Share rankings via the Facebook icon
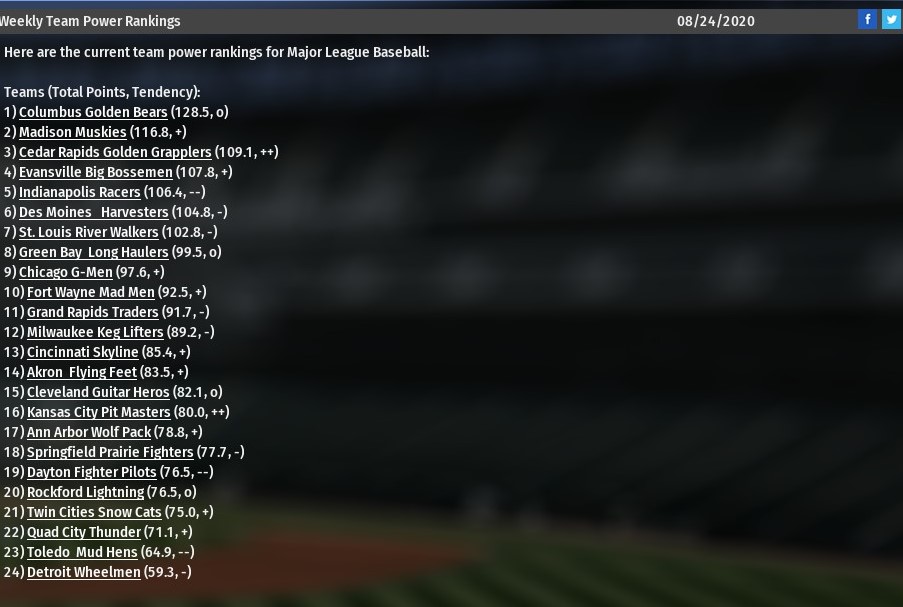903x607 pixels. [x=867, y=19]
